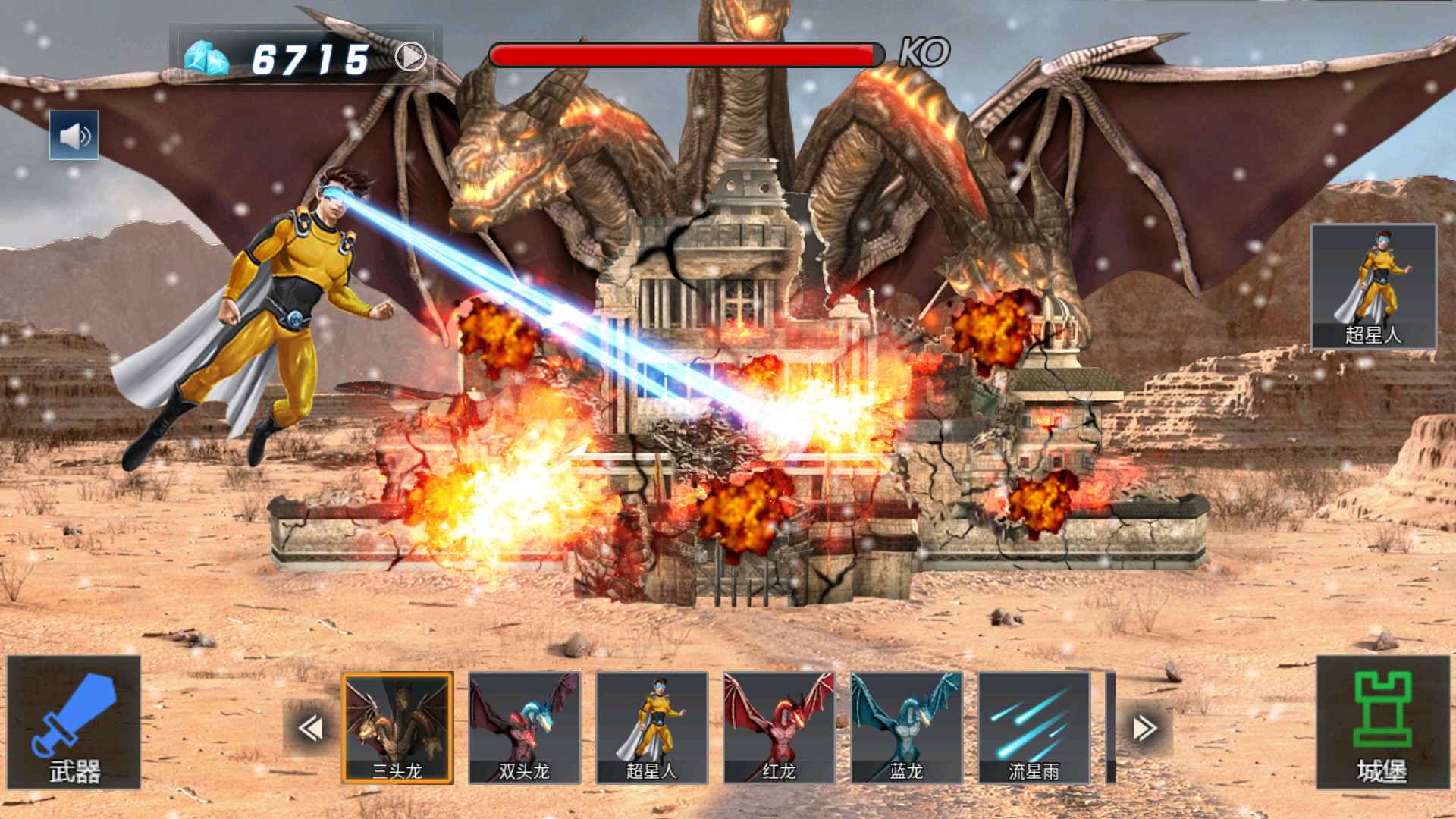
Task: Select the 三头龙 three-headed dragon slot
Action: coord(397,727)
